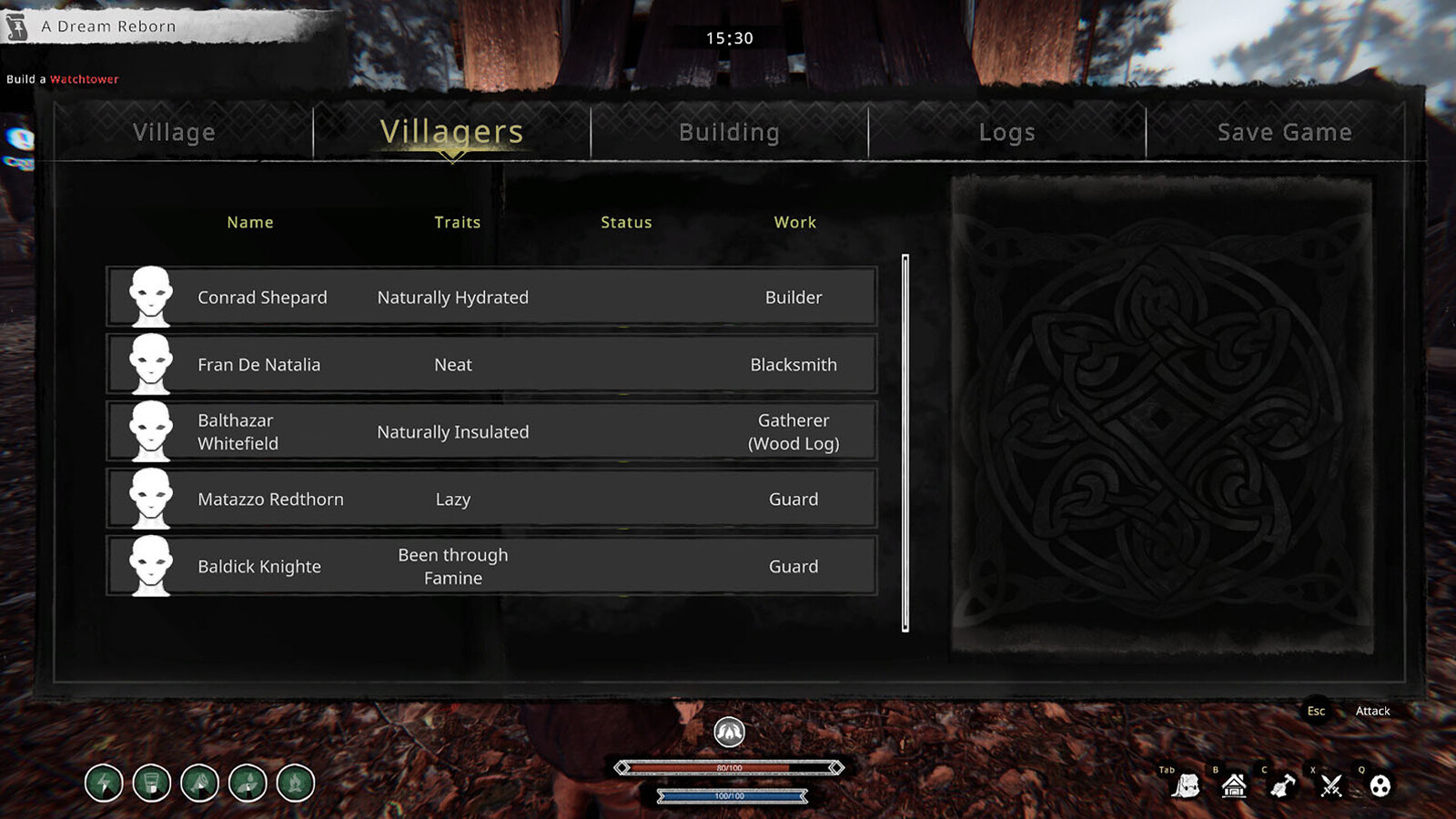Open the Building tab

729,133
